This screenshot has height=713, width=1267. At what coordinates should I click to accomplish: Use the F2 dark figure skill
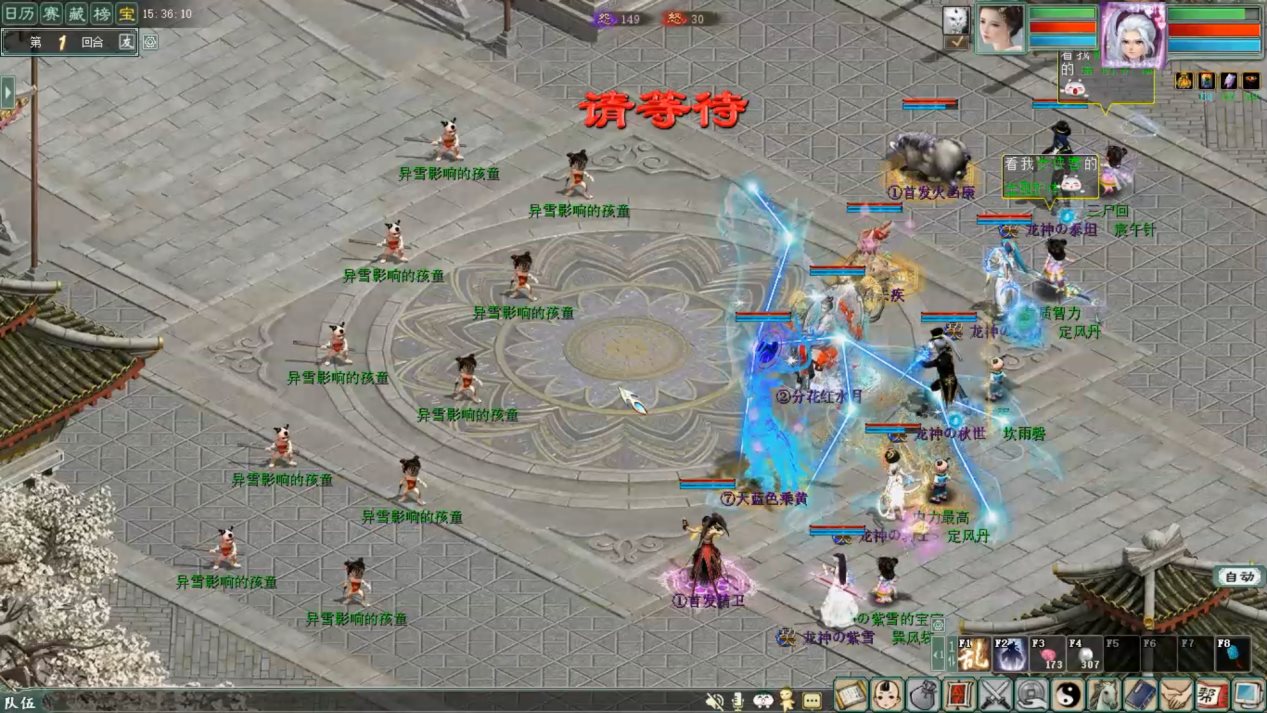(1009, 654)
